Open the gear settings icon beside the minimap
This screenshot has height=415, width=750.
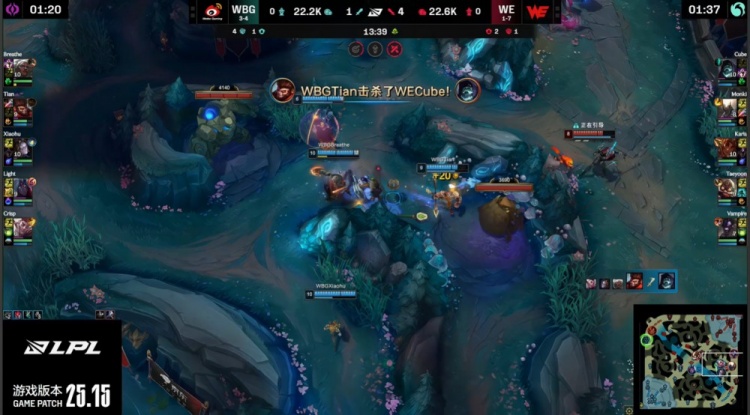click(629, 409)
